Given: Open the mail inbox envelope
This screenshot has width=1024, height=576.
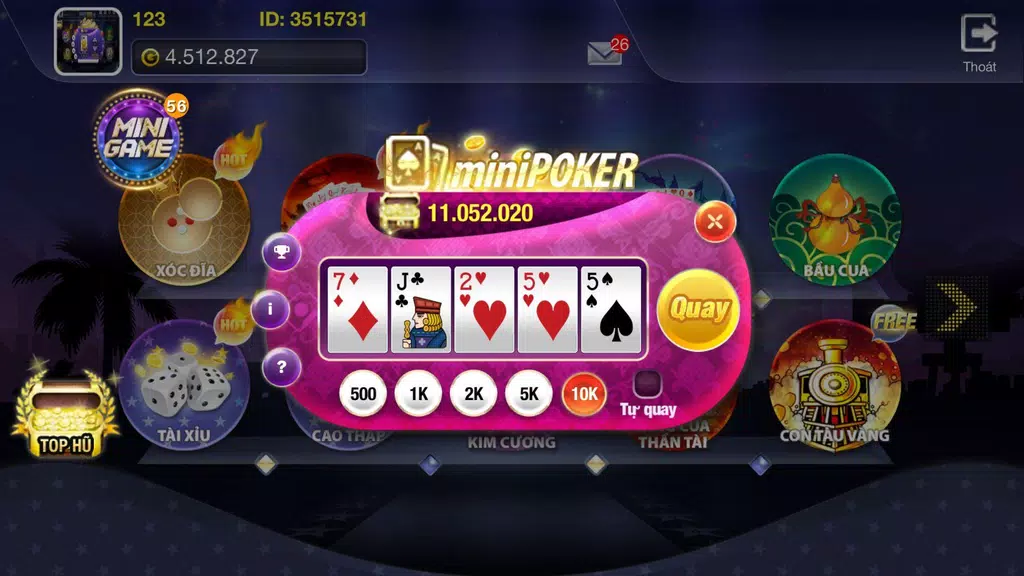Looking at the screenshot, I should tap(605, 55).
